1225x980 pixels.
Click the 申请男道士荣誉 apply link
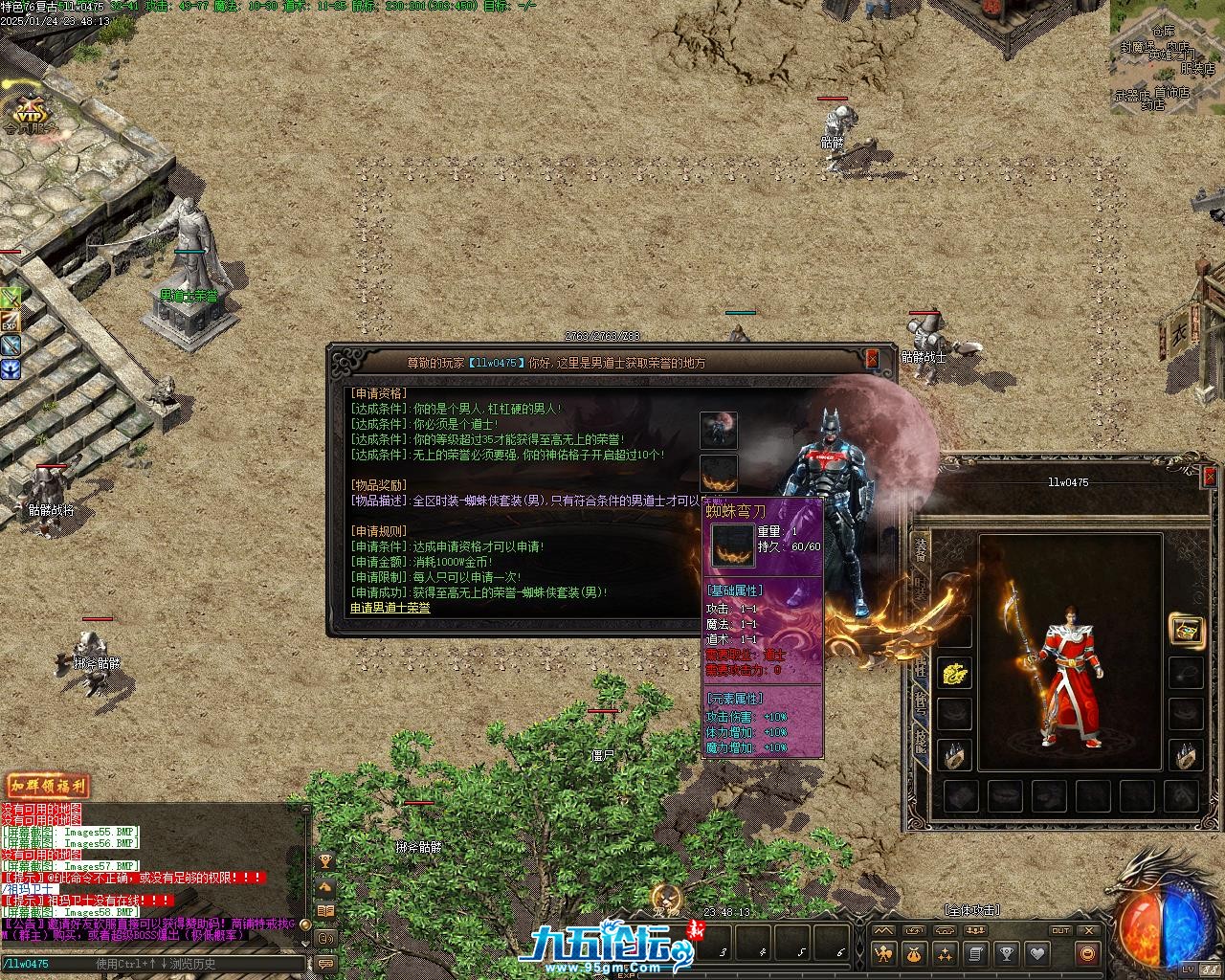tap(390, 608)
